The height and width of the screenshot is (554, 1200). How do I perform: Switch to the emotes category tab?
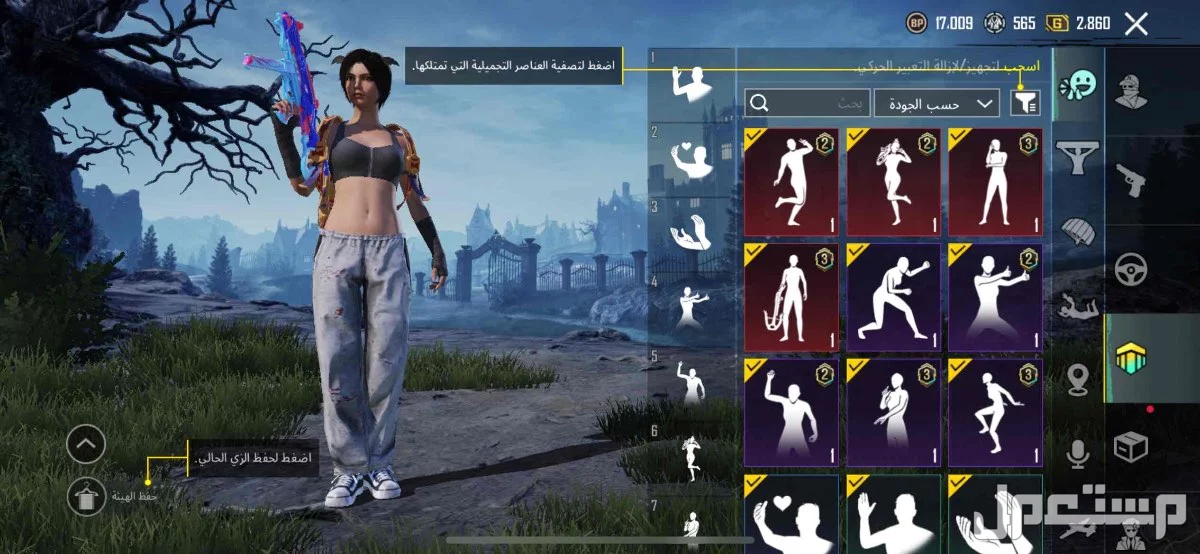1078,85
